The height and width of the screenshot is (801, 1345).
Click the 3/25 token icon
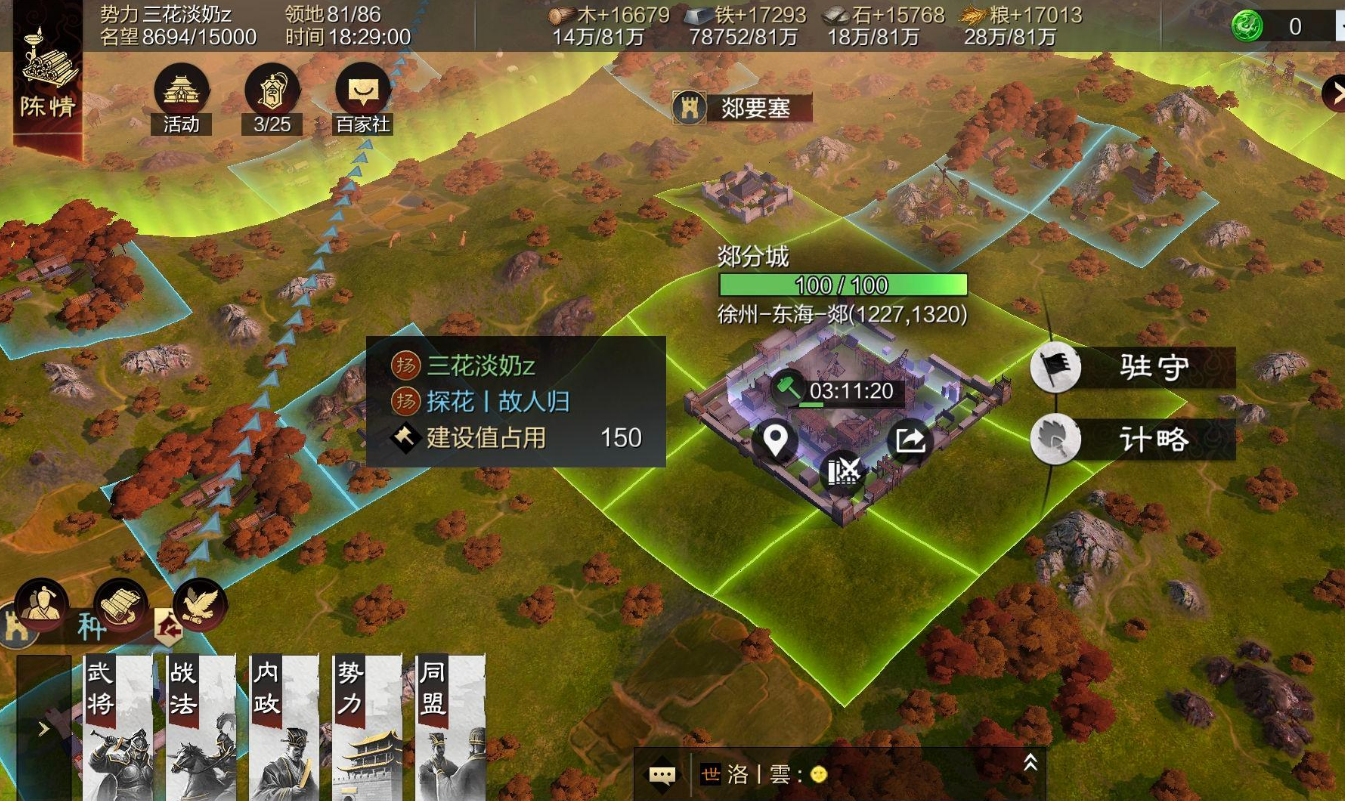[x=271, y=90]
